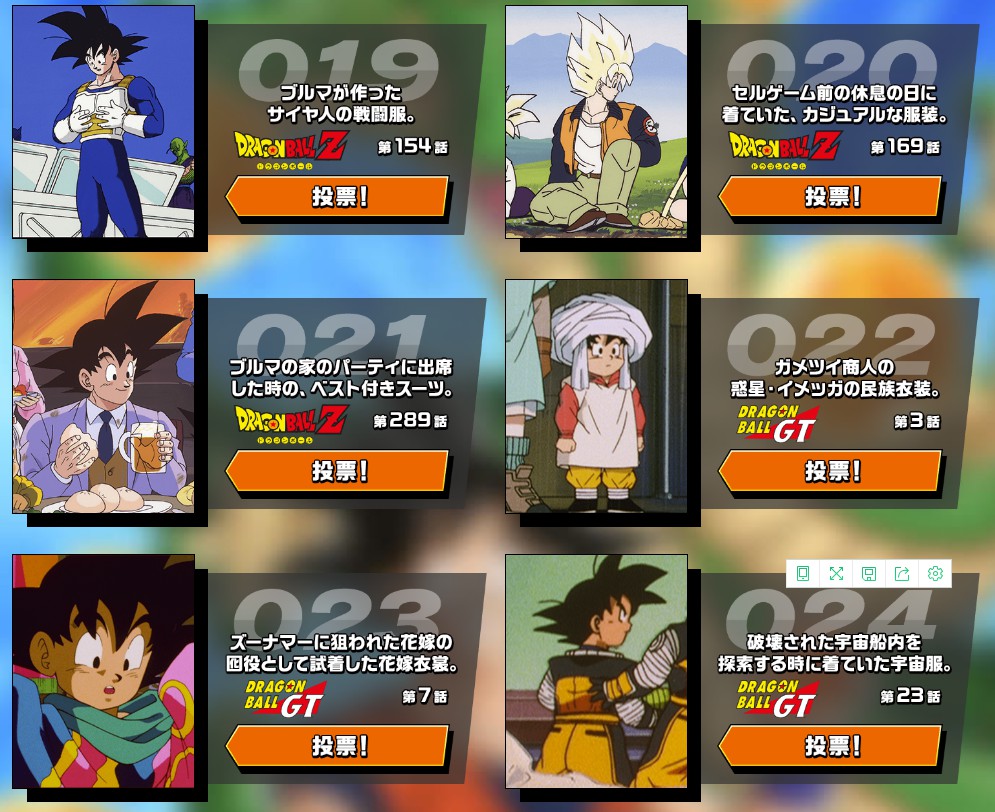The image size is (995, 812).
Task: Choose the kid Goku bride costume image
Action: pos(103,671)
